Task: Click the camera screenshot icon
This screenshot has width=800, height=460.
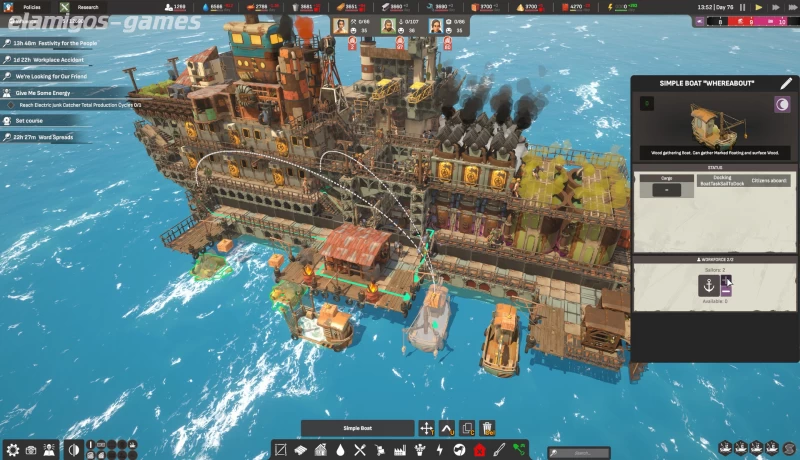Action: tap(31, 449)
